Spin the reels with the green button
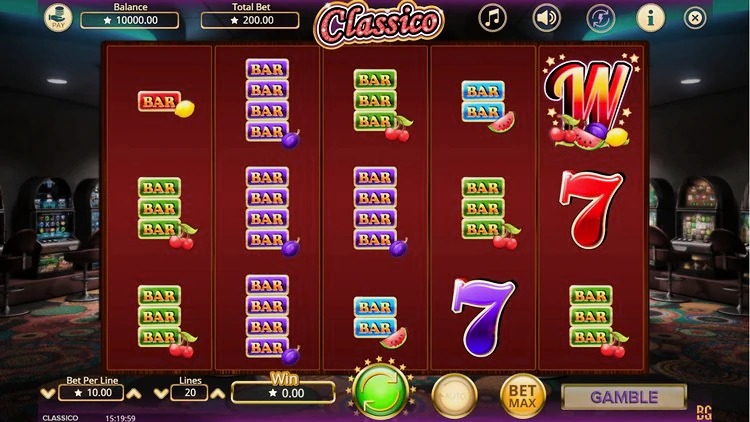 pyautogui.click(x=379, y=392)
